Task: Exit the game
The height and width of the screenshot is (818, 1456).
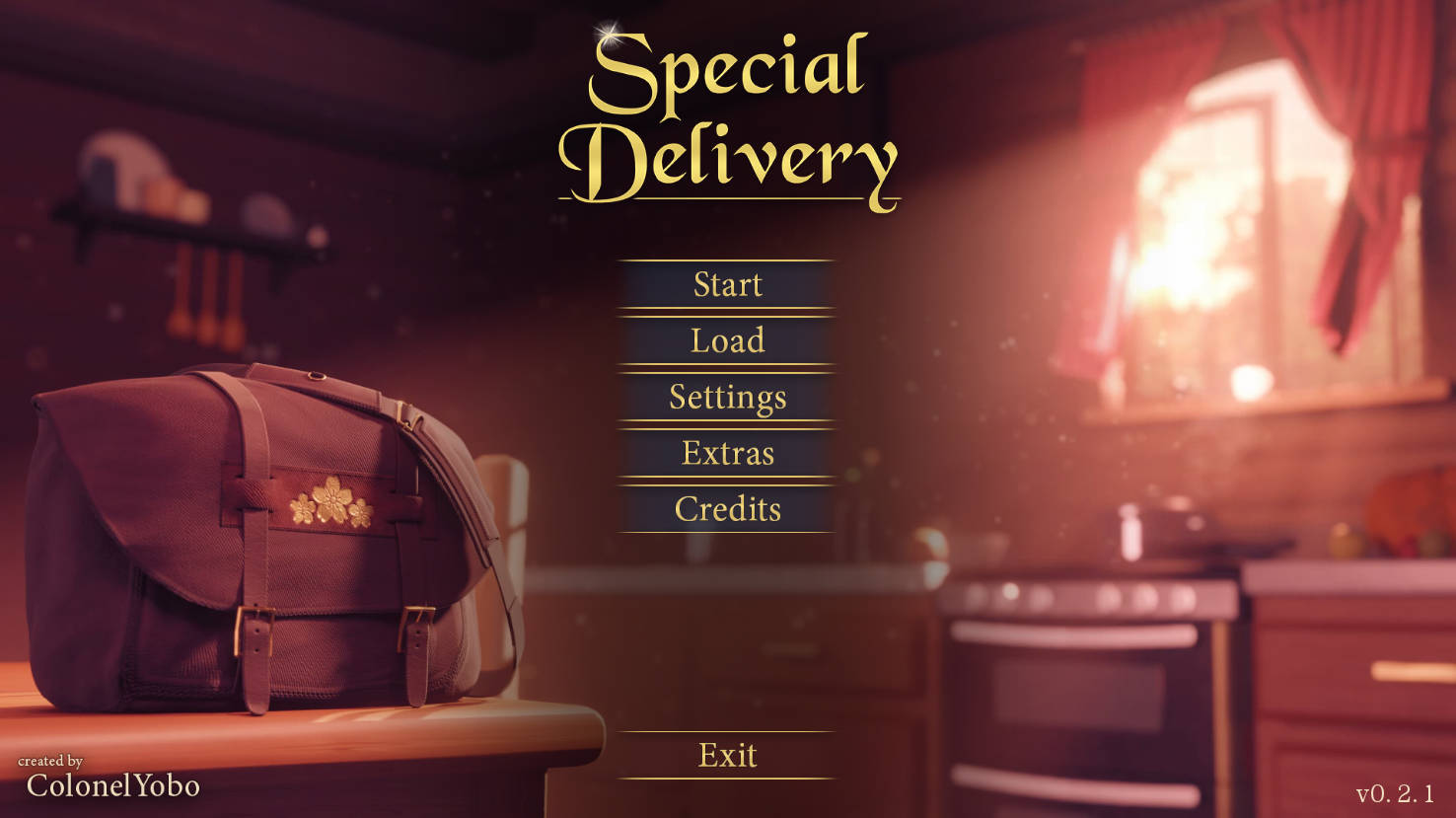Action: tap(726, 755)
